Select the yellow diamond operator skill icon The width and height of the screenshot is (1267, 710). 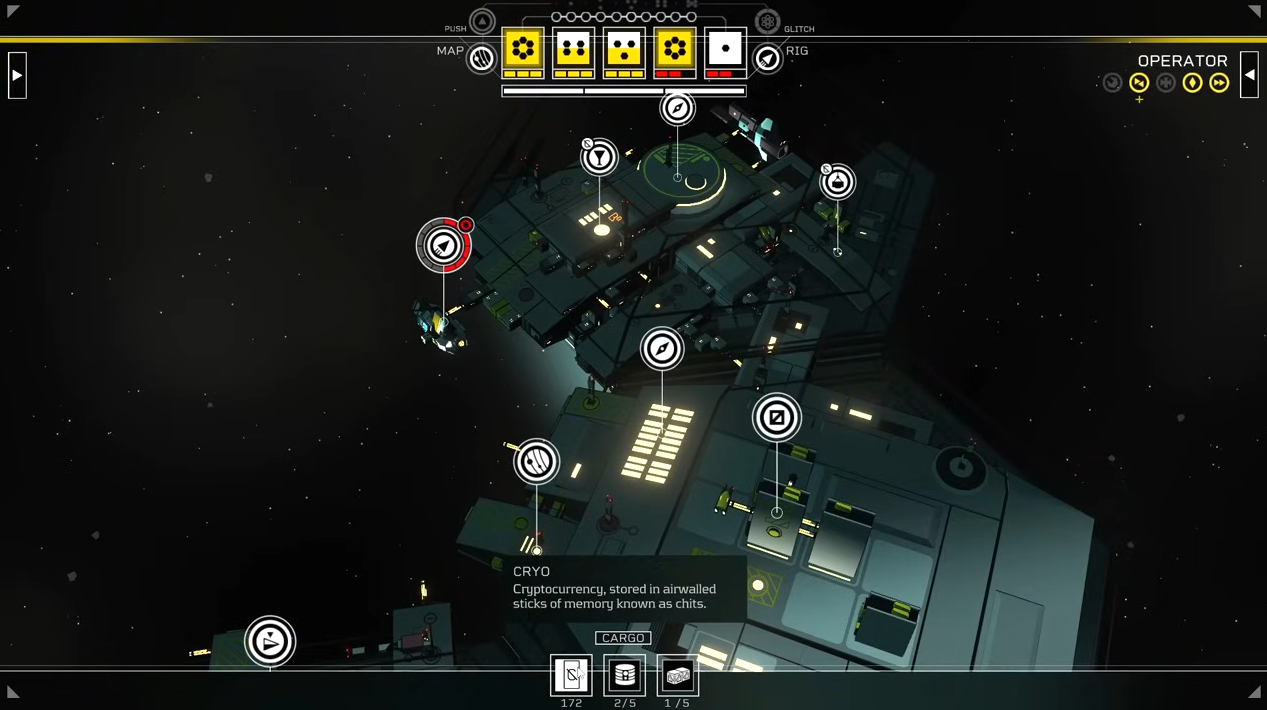coord(1192,83)
